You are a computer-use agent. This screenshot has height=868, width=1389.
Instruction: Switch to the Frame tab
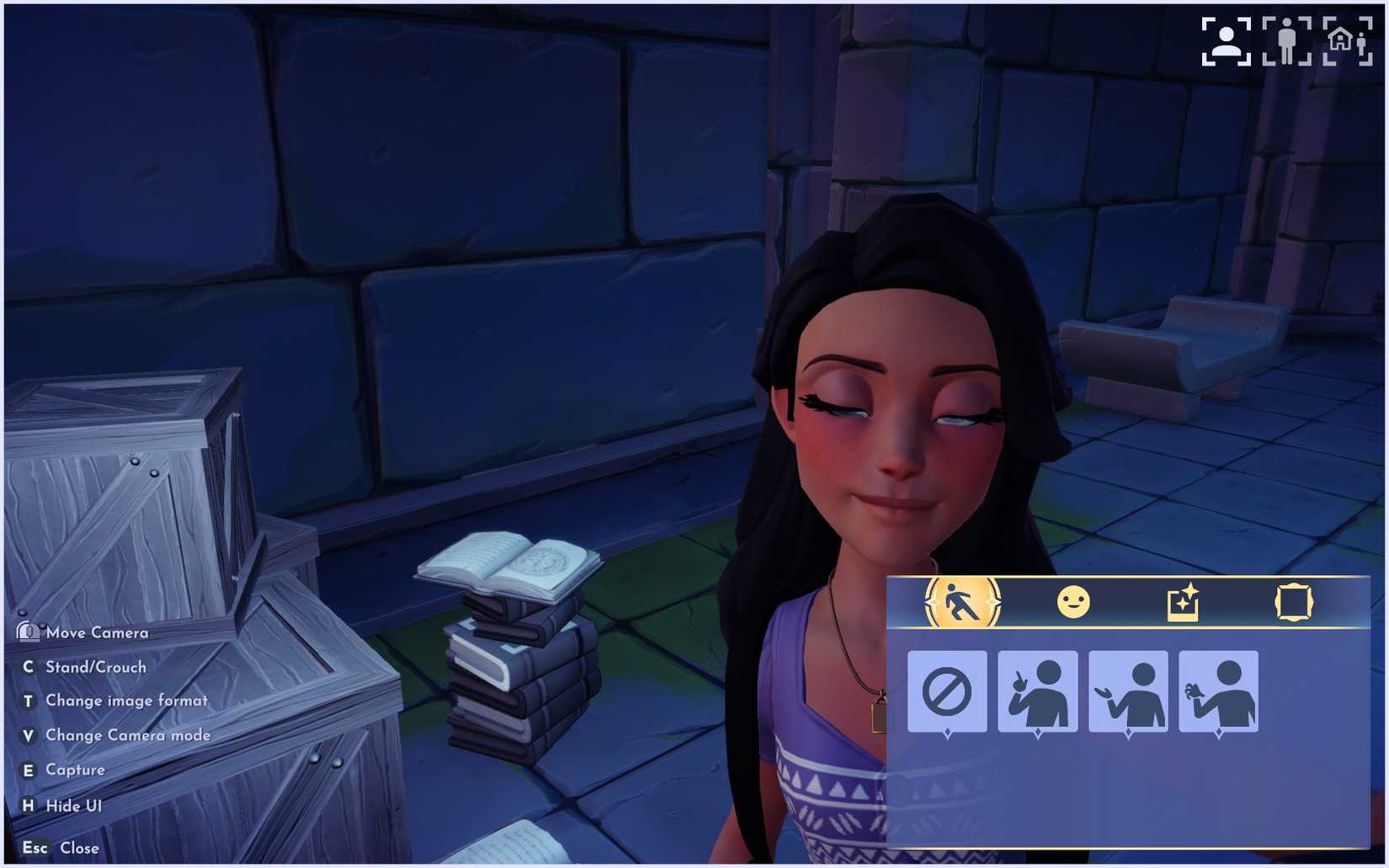tap(1294, 601)
